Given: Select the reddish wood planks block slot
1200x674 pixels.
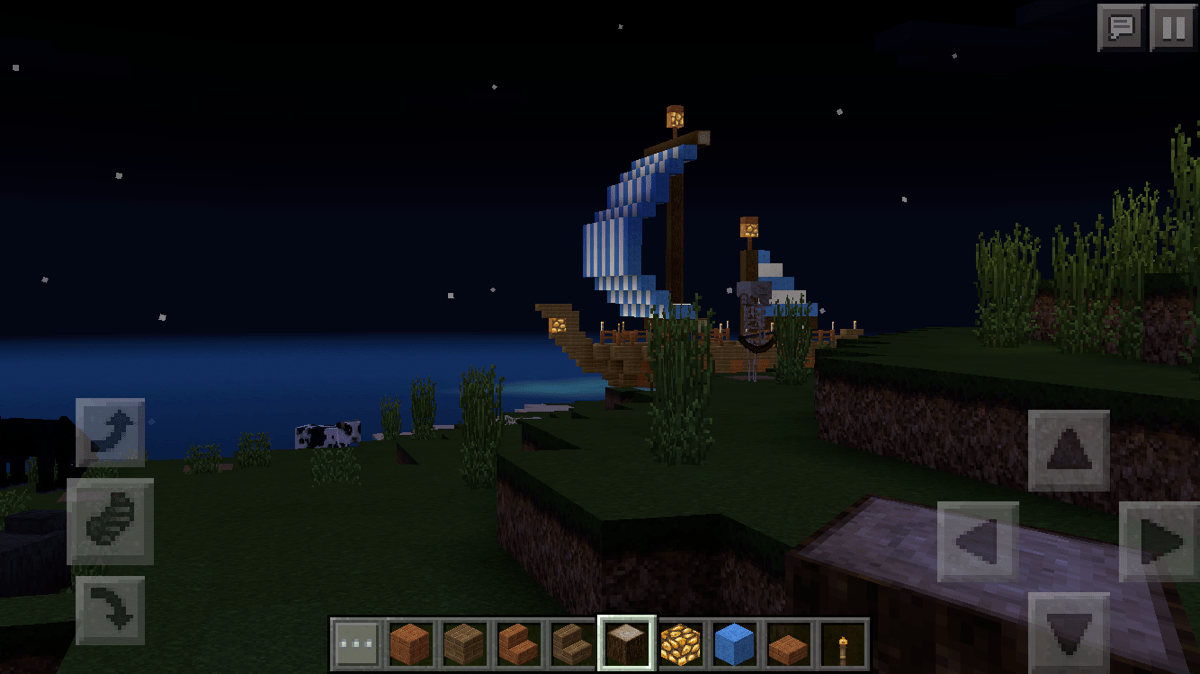Looking at the screenshot, I should [410, 643].
